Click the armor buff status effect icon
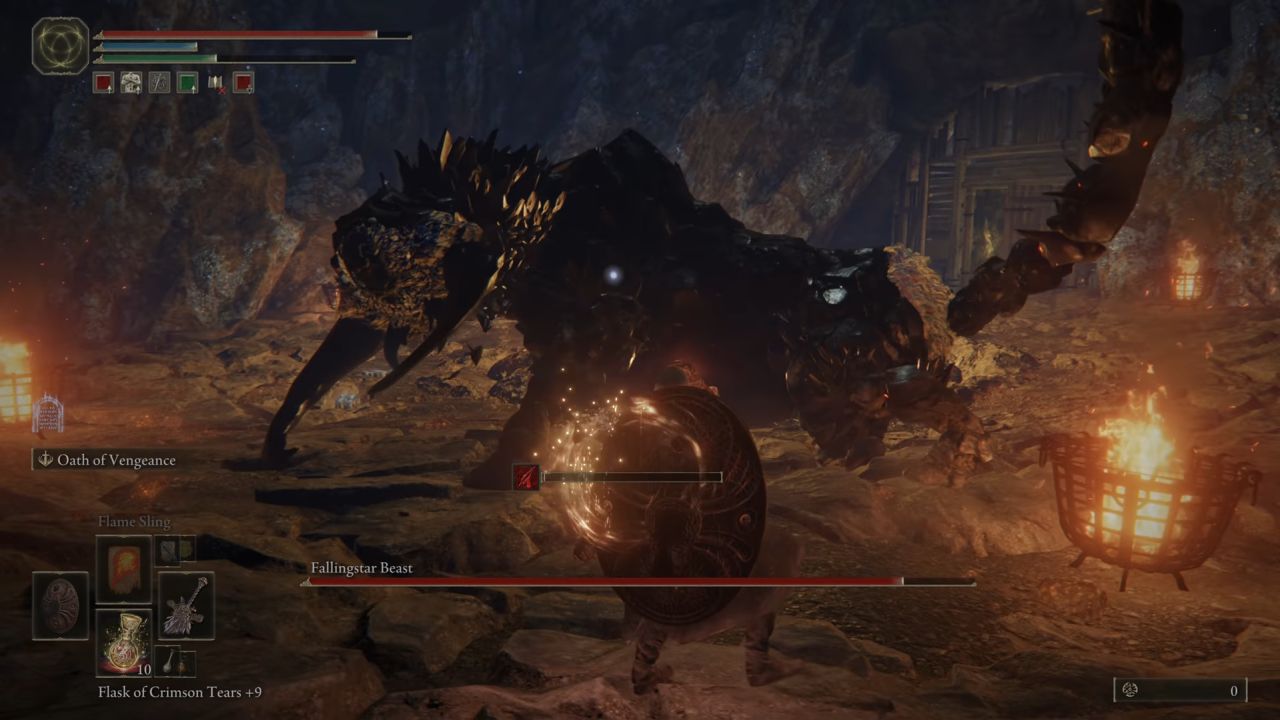The height and width of the screenshot is (720, 1280). click(131, 83)
